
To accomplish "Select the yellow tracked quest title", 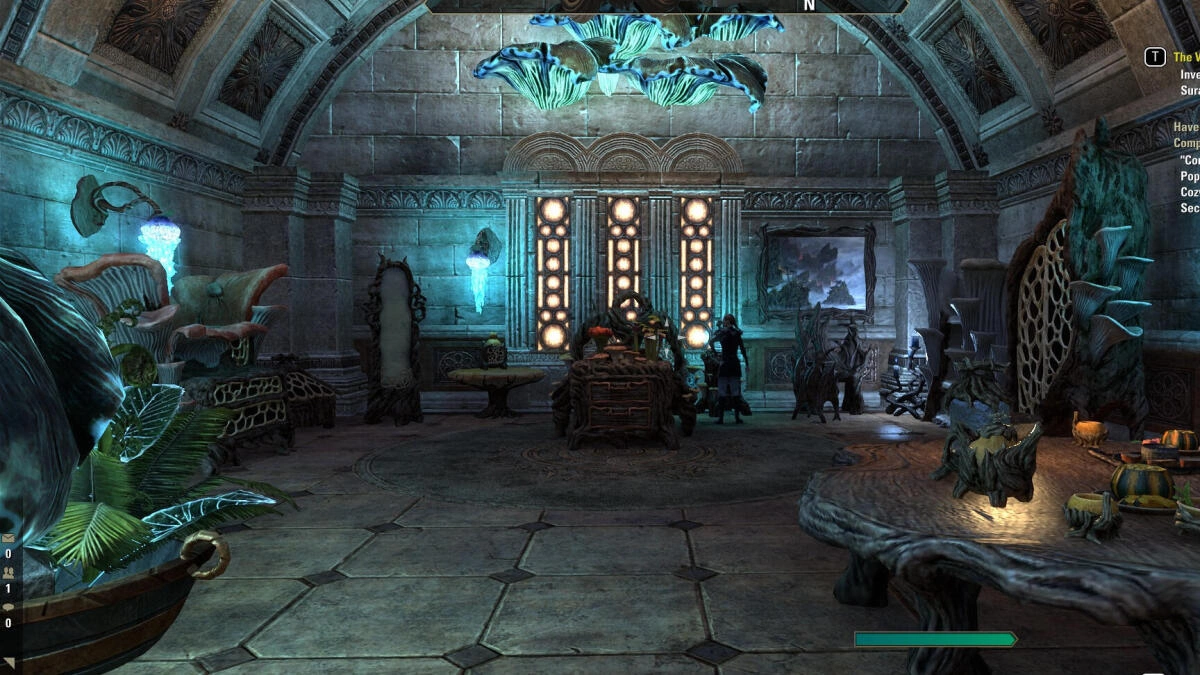I will point(1186,57).
